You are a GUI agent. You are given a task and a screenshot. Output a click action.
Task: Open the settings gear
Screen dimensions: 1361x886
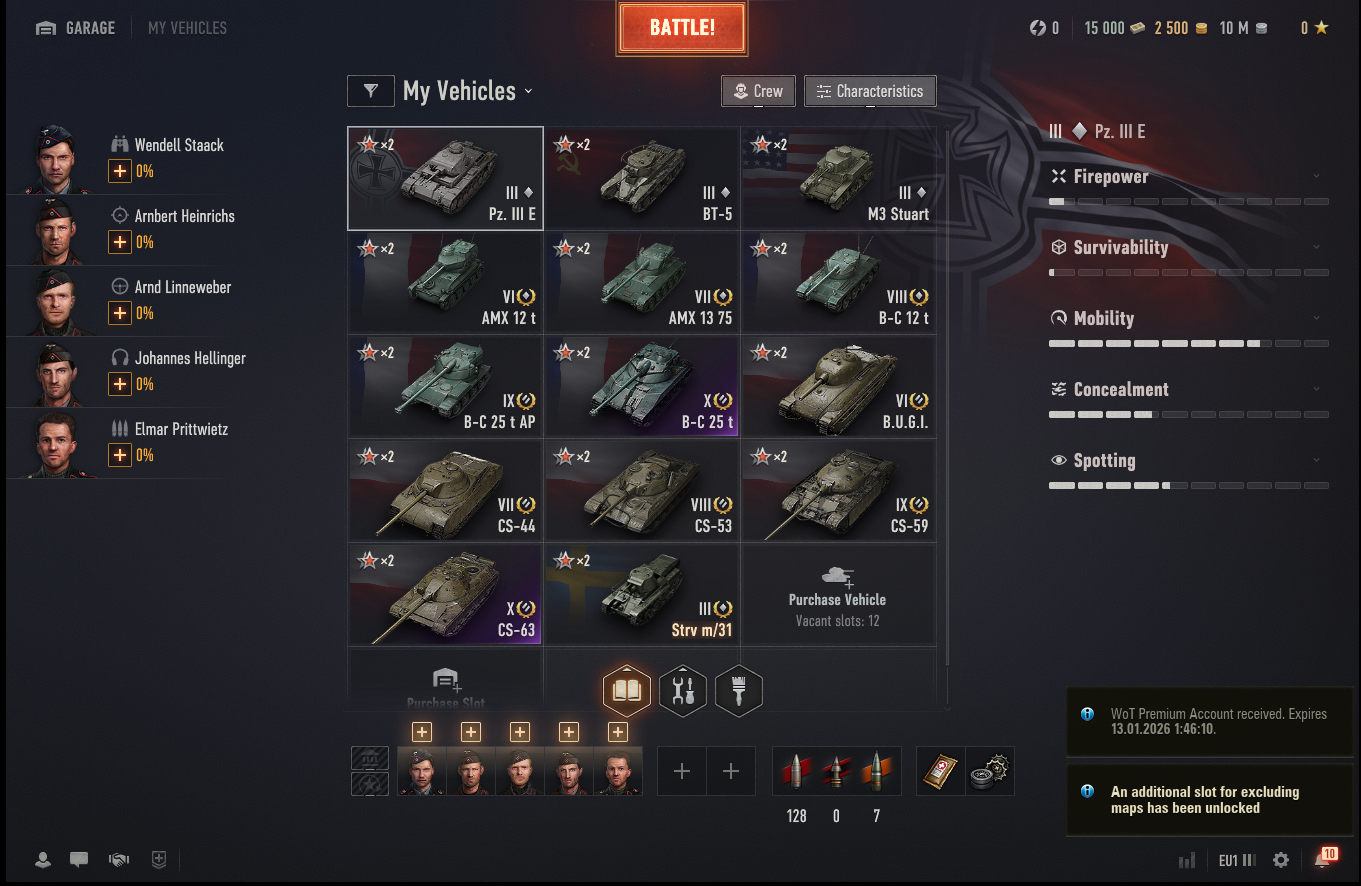pyautogui.click(x=1281, y=860)
